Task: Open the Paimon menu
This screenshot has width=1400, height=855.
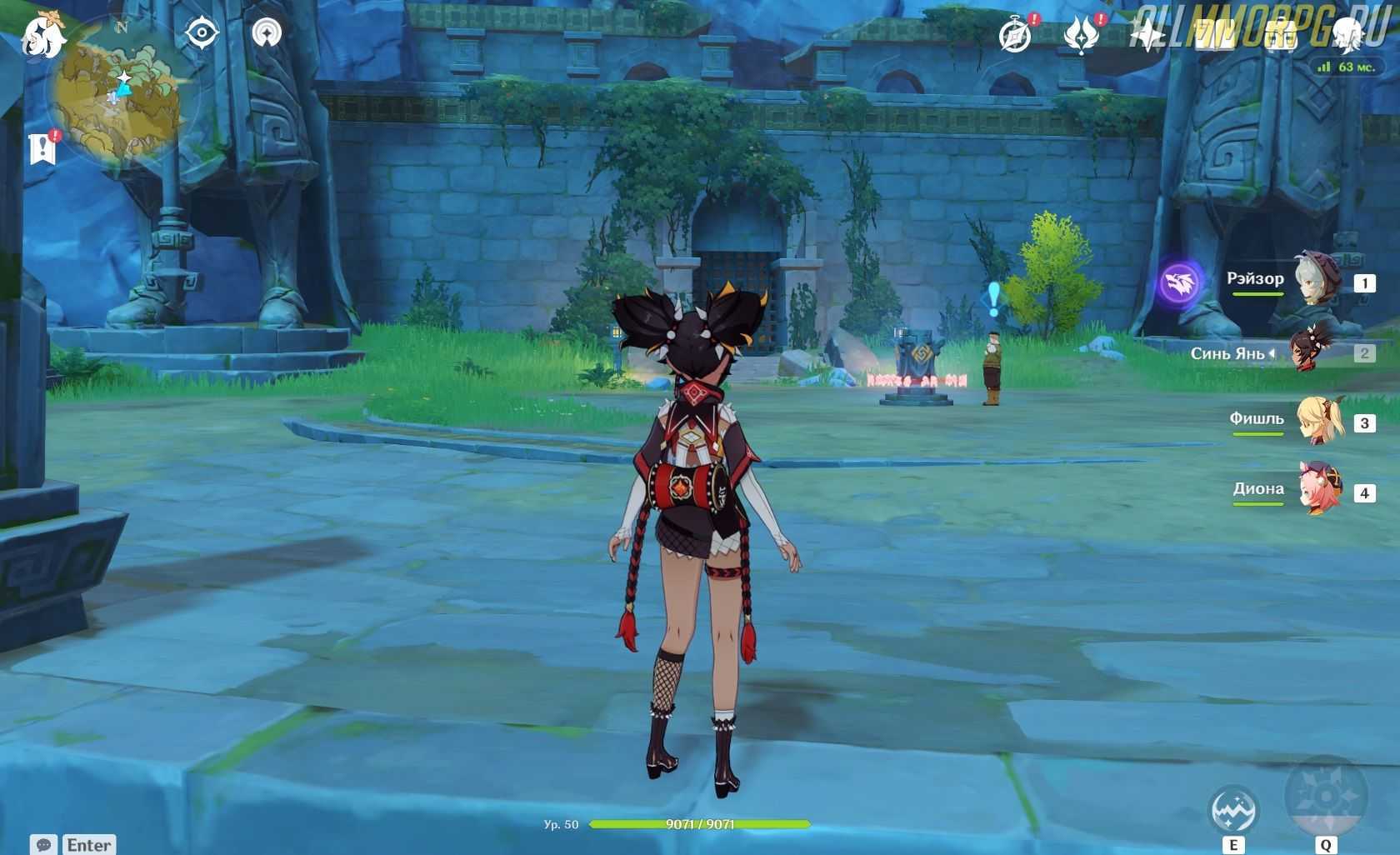Action: [x=43, y=36]
